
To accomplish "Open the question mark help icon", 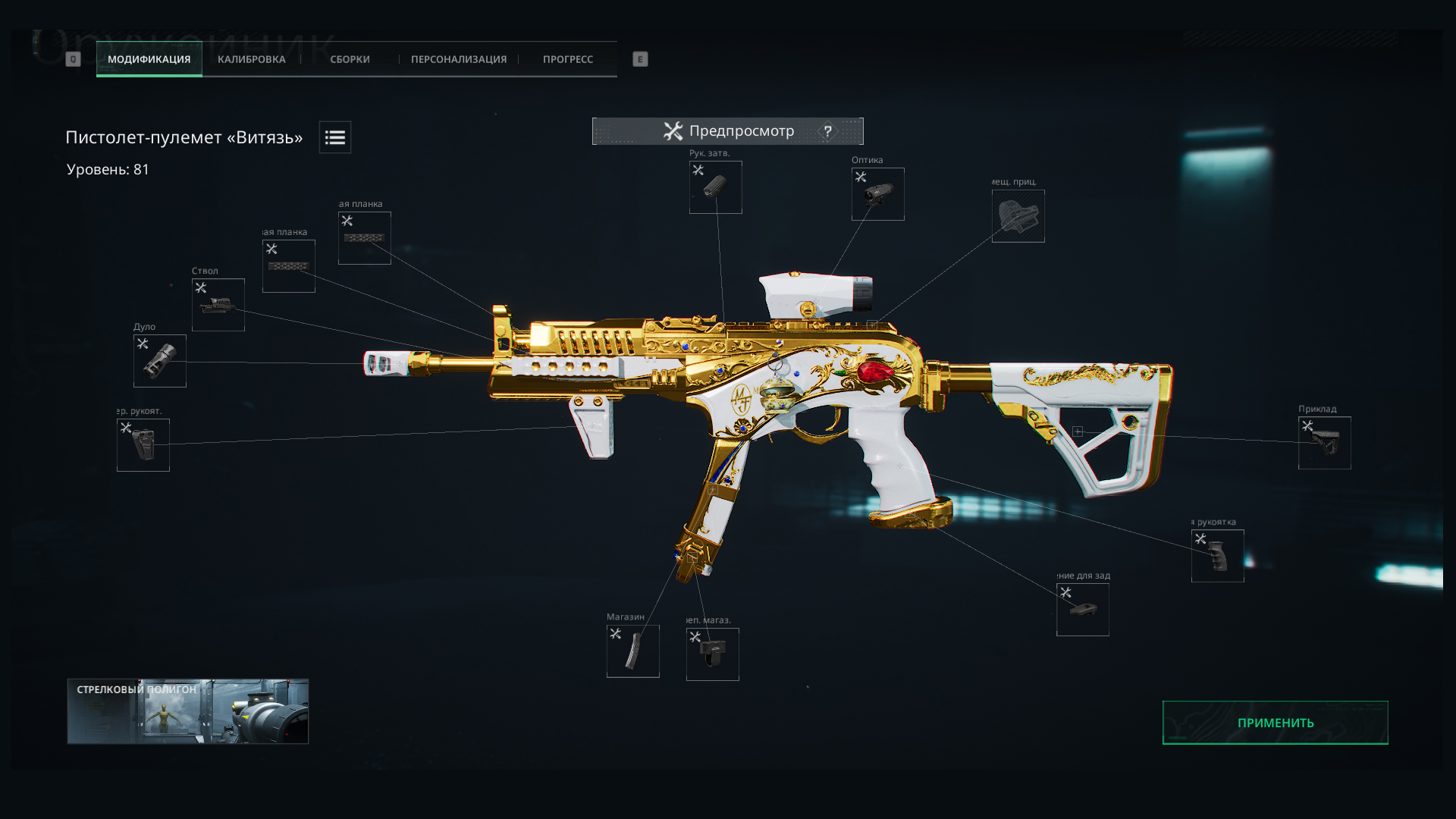I will [827, 131].
